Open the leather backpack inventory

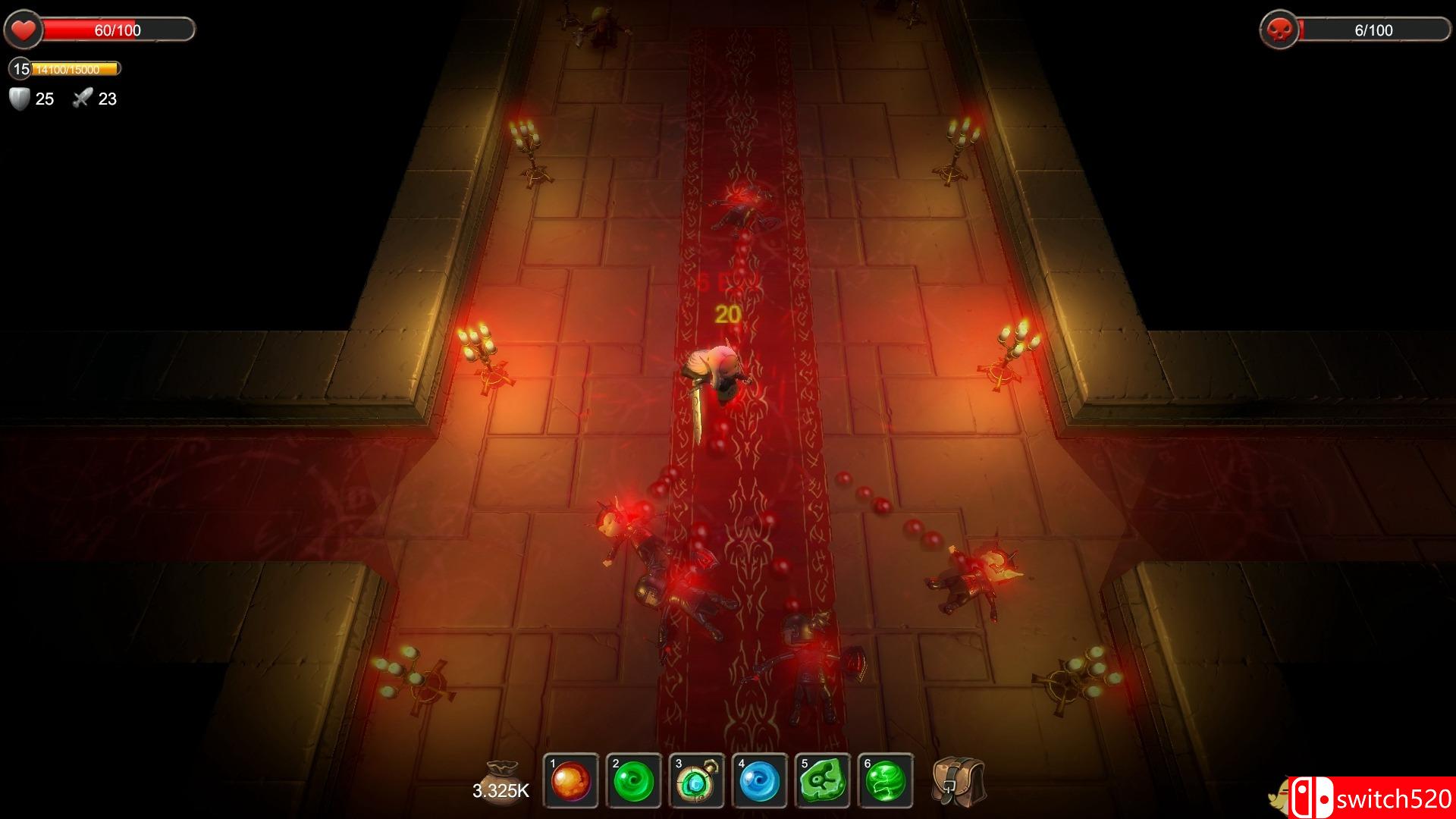pyautogui.click(x=959, y=781)
